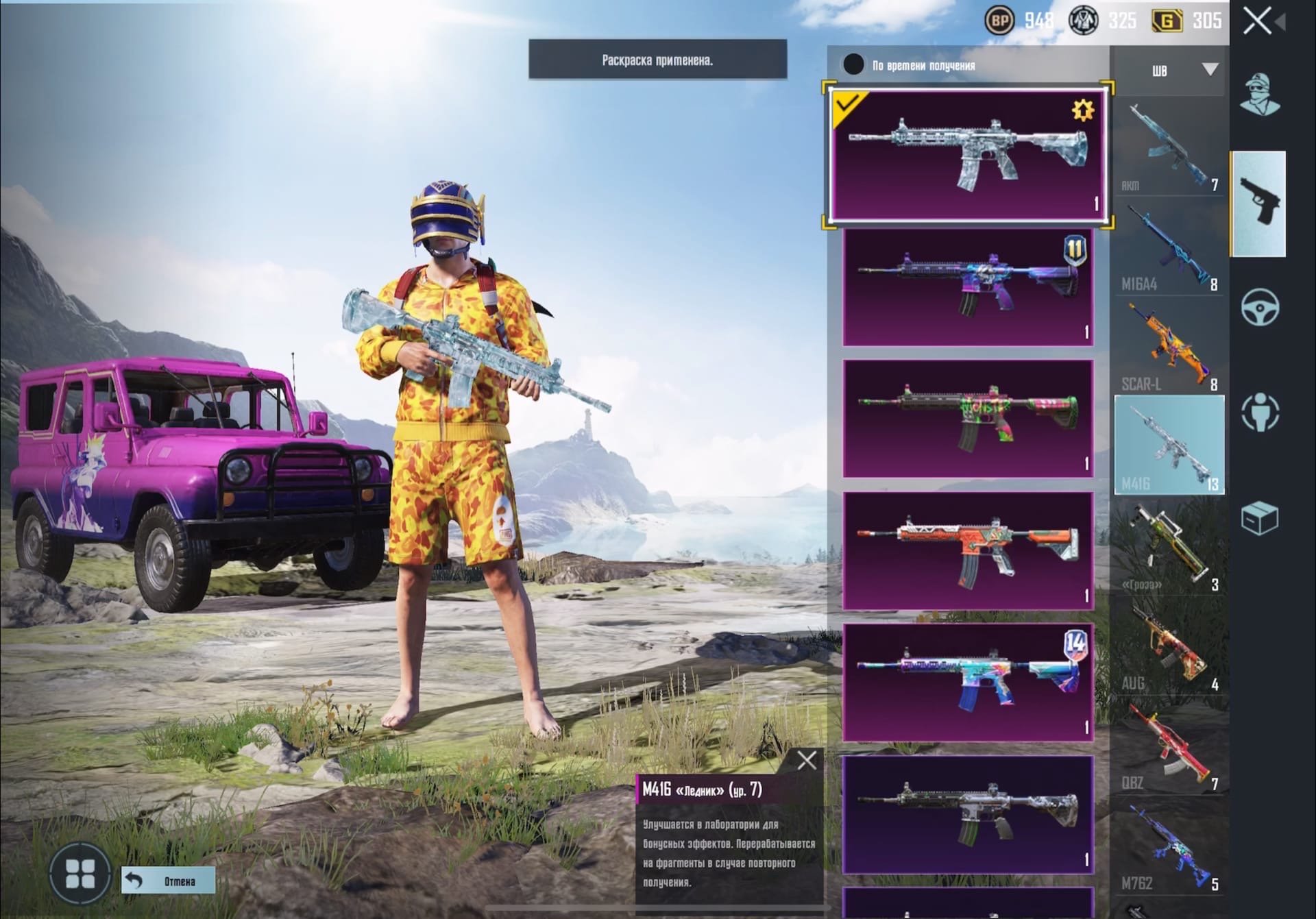The width and height of the screenshot is (1316, 919).
Task: Choose the rainbow M416 skin with badge 14
Action: (967, 682)
